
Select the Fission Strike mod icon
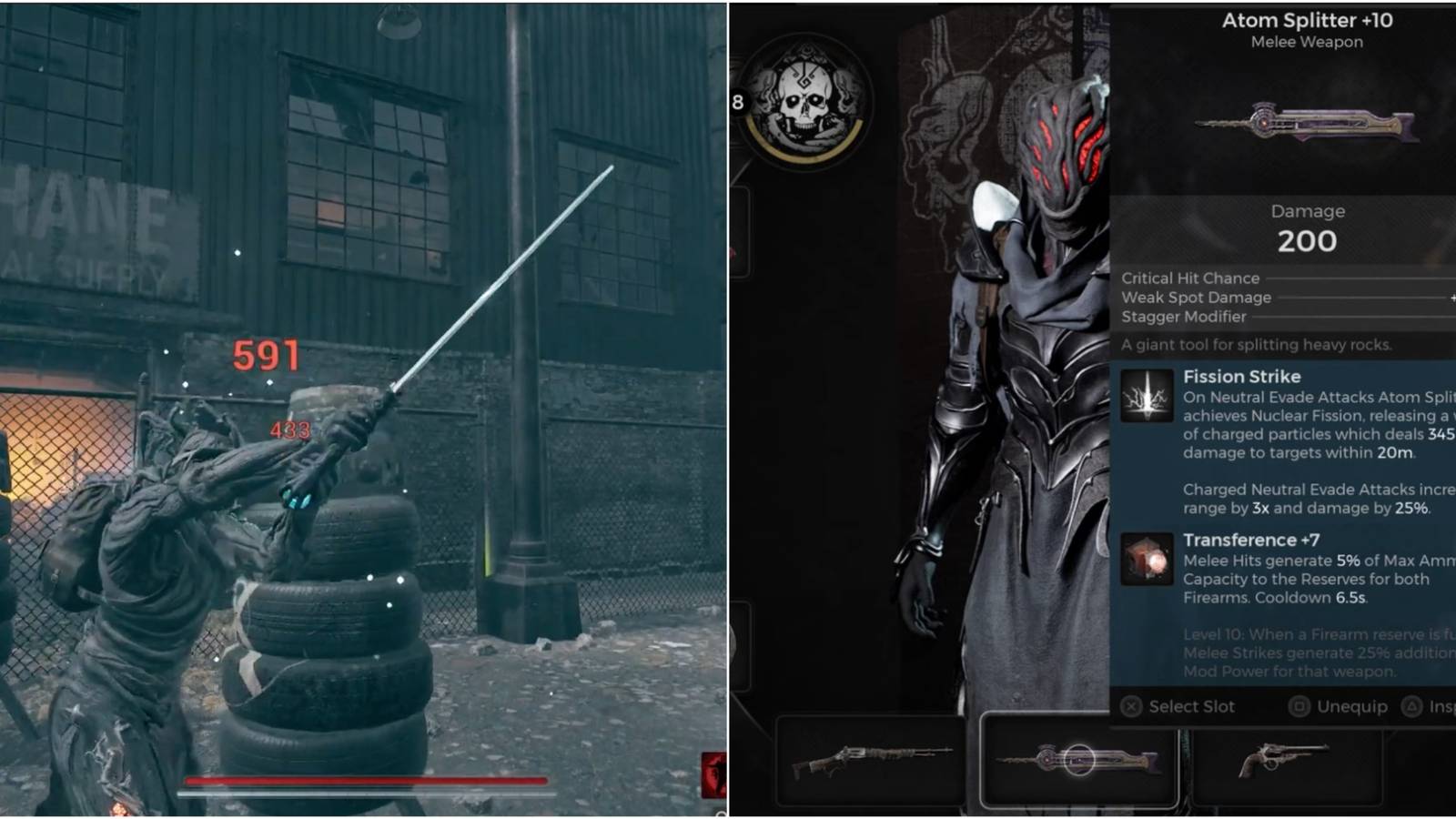1148,395
